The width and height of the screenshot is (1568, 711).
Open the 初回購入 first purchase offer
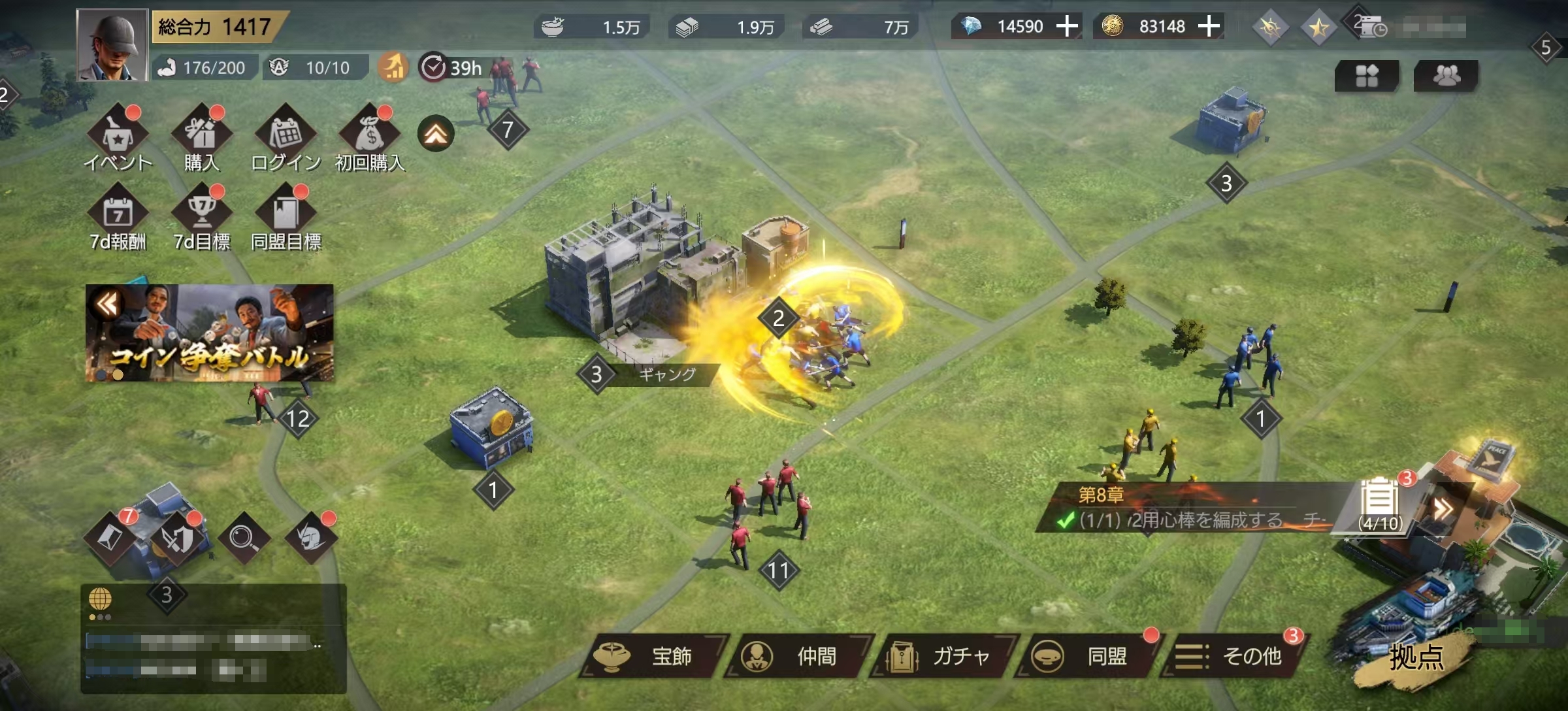370,136
